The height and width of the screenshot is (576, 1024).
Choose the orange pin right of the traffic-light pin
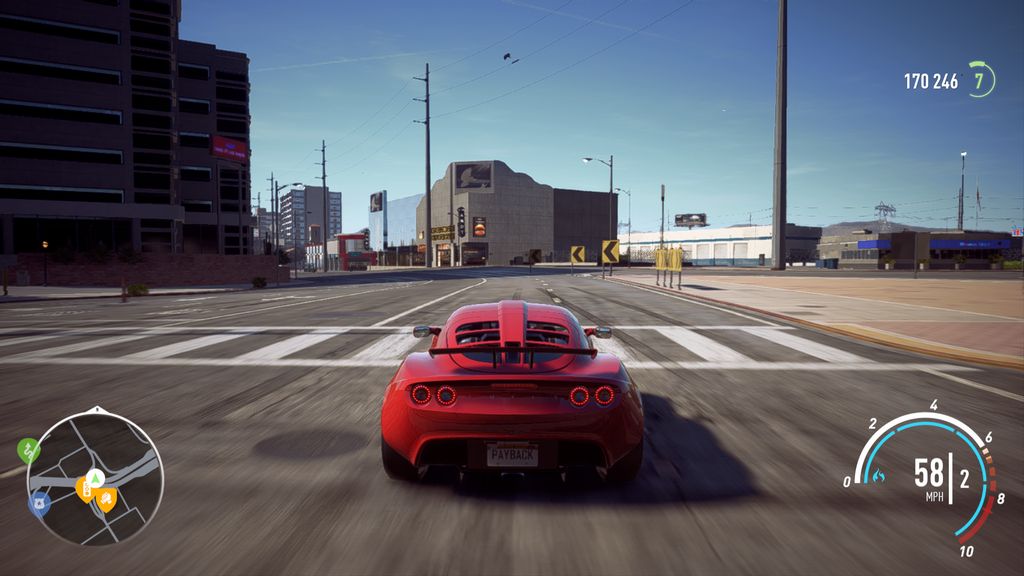(x=106, y=497)
